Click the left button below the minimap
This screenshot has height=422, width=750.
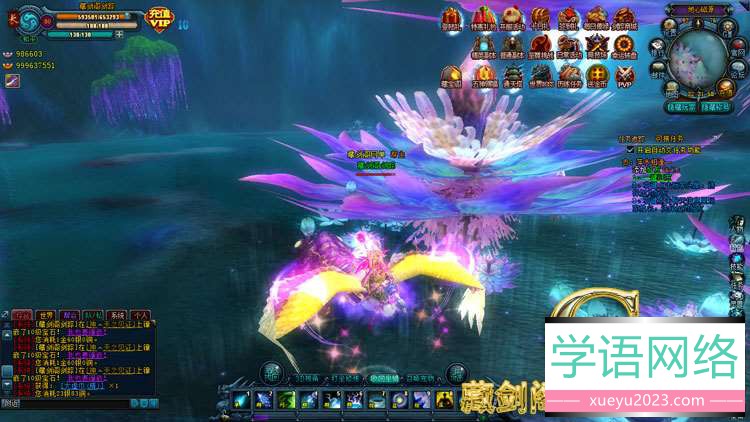(680, 106)
